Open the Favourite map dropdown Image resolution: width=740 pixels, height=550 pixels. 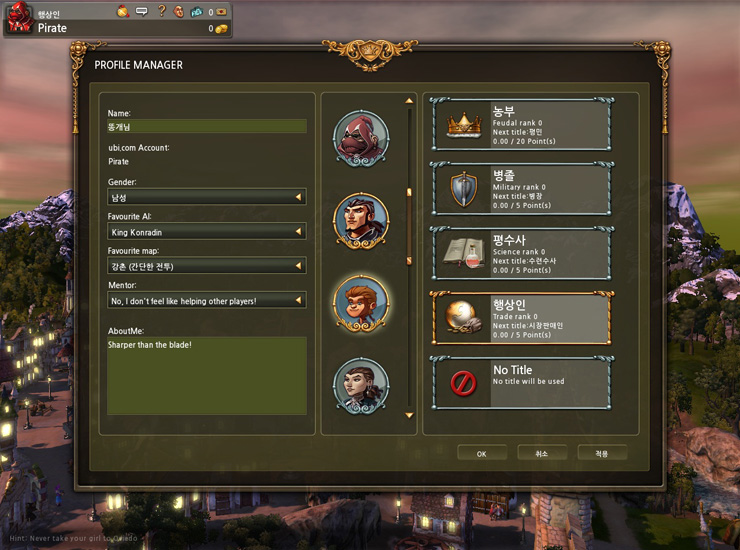(207, 266)
